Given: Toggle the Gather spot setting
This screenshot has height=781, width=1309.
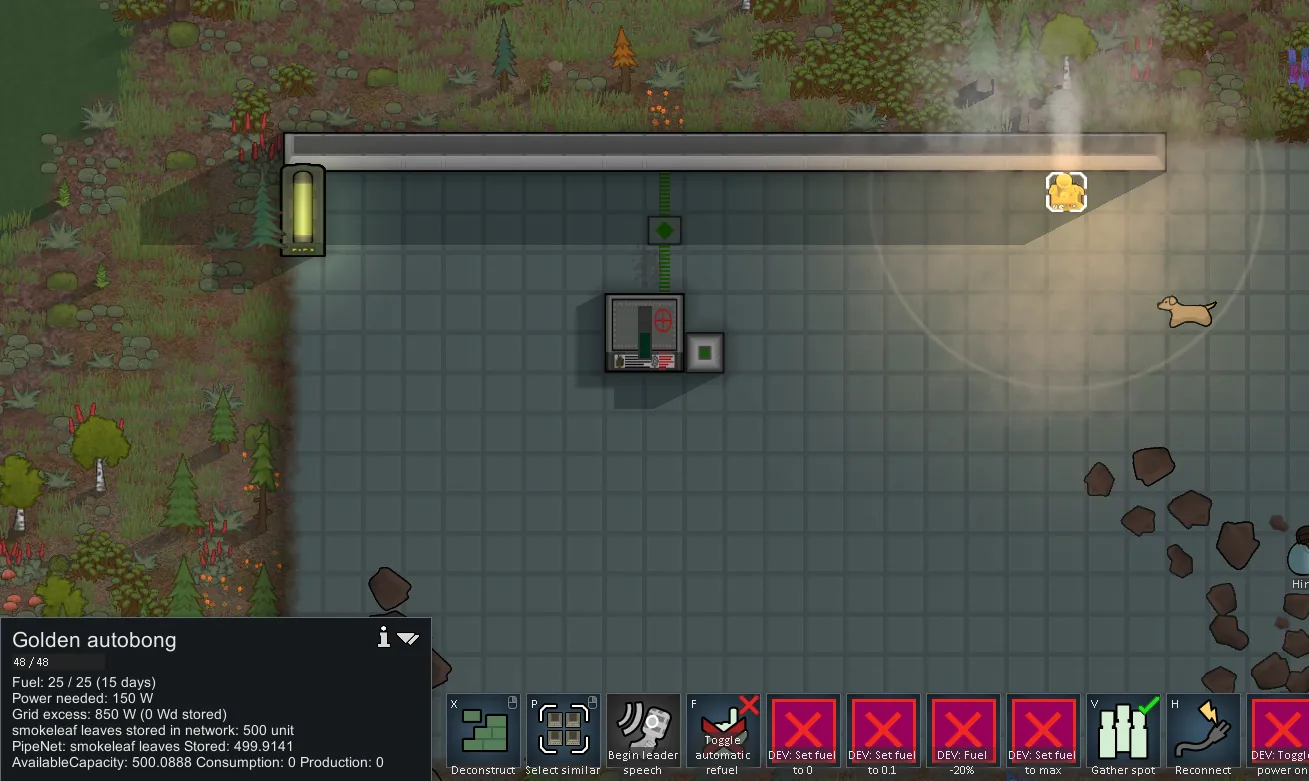Looking at the screenshot, I should point(1123,731).
